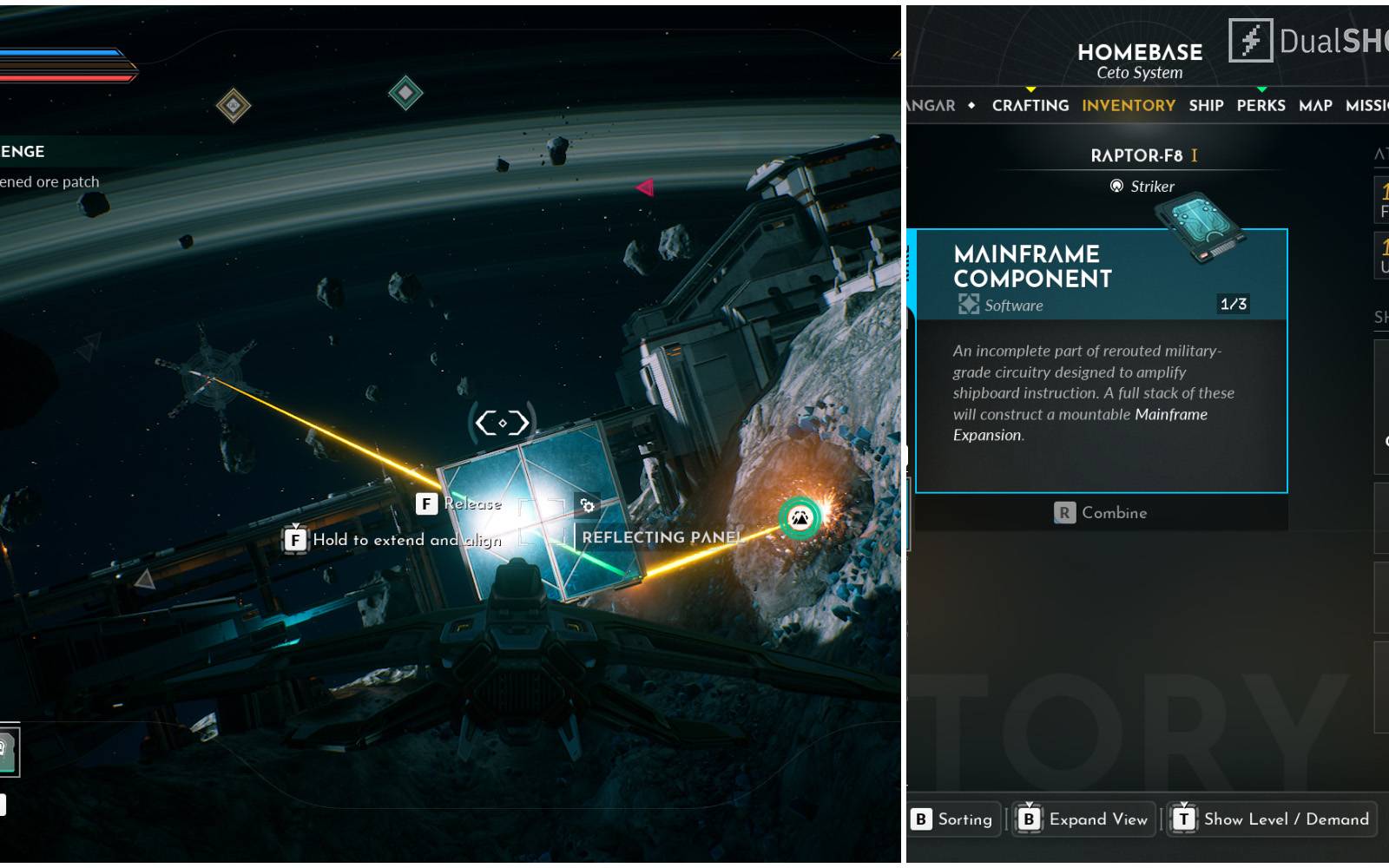Open the Inventory tab
This screenshot has height=868, width=1389.
pos(1128,105)
